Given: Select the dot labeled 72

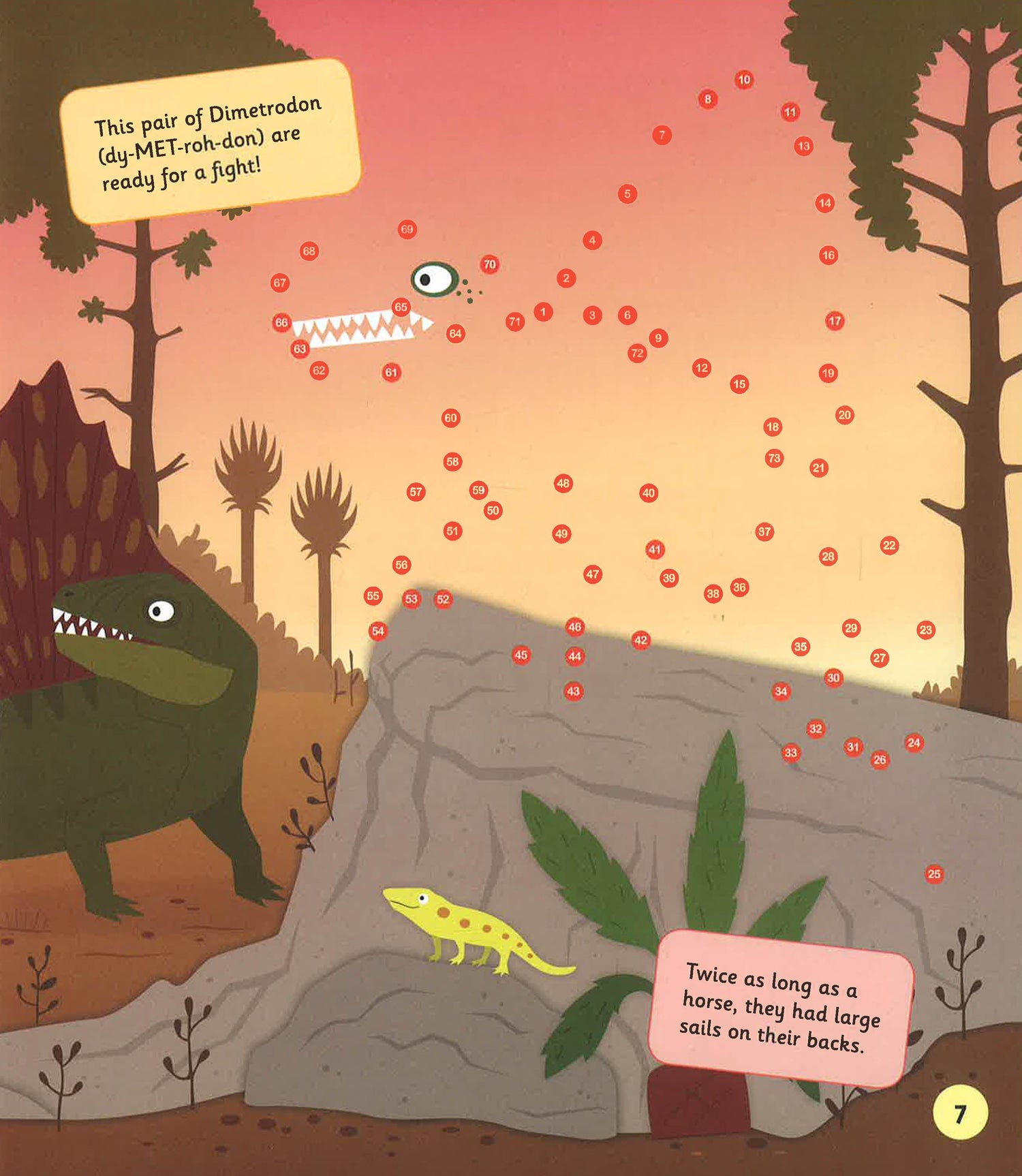Looking at the screenshot, I should click(637, 353).
